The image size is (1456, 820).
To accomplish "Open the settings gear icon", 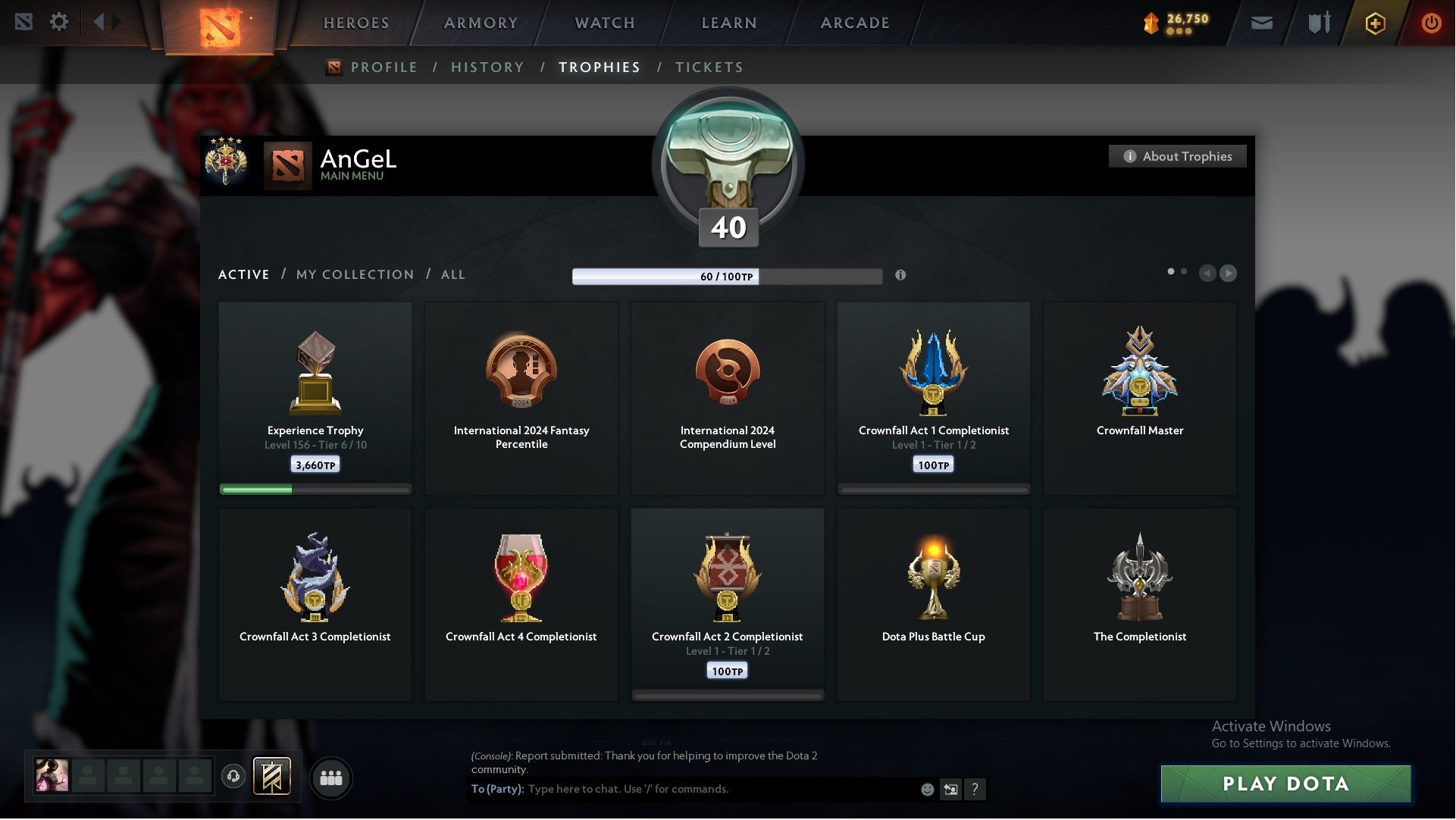I will pos(59,22).
